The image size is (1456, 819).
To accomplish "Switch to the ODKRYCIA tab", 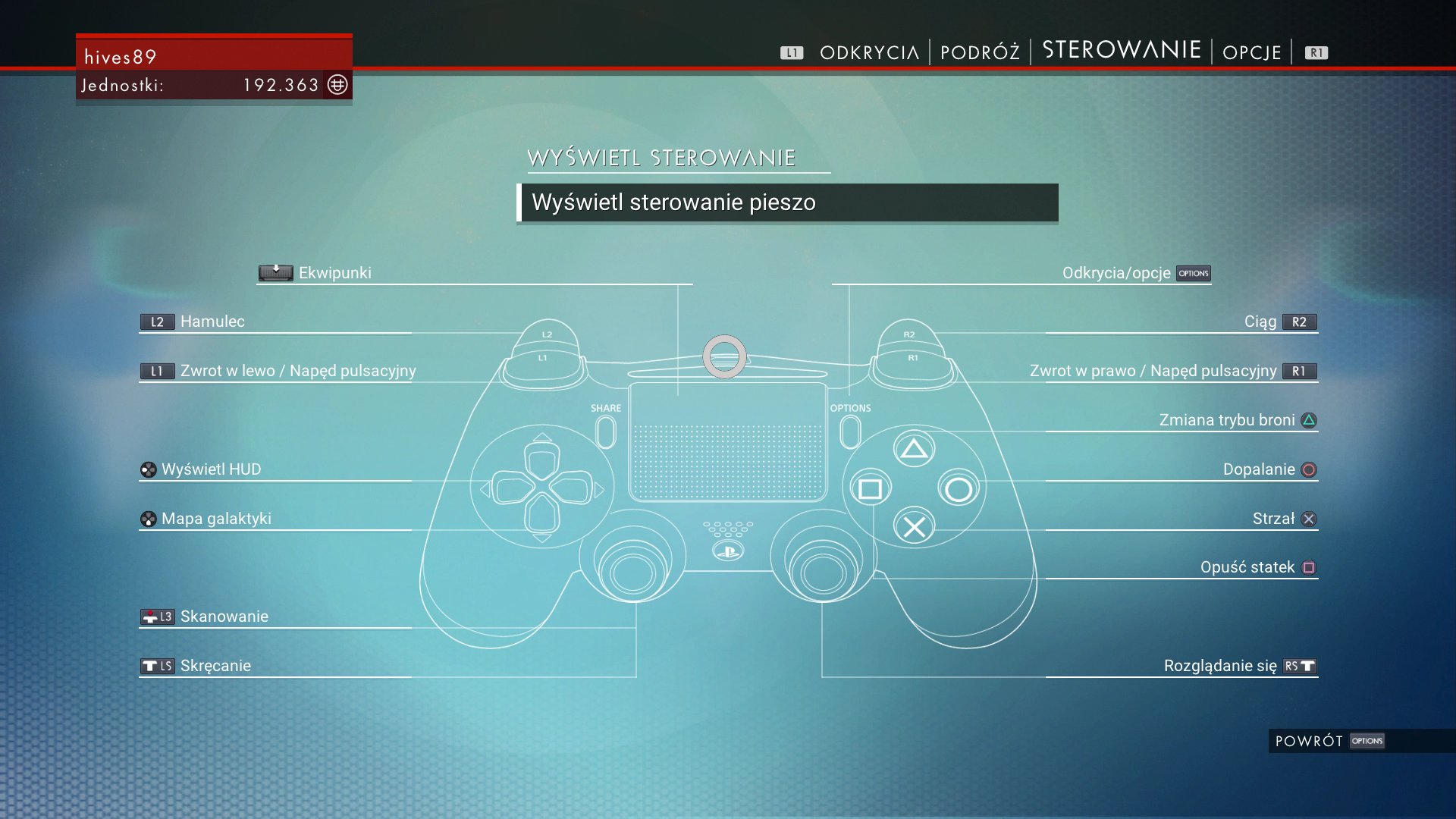I will pos(868,52).
